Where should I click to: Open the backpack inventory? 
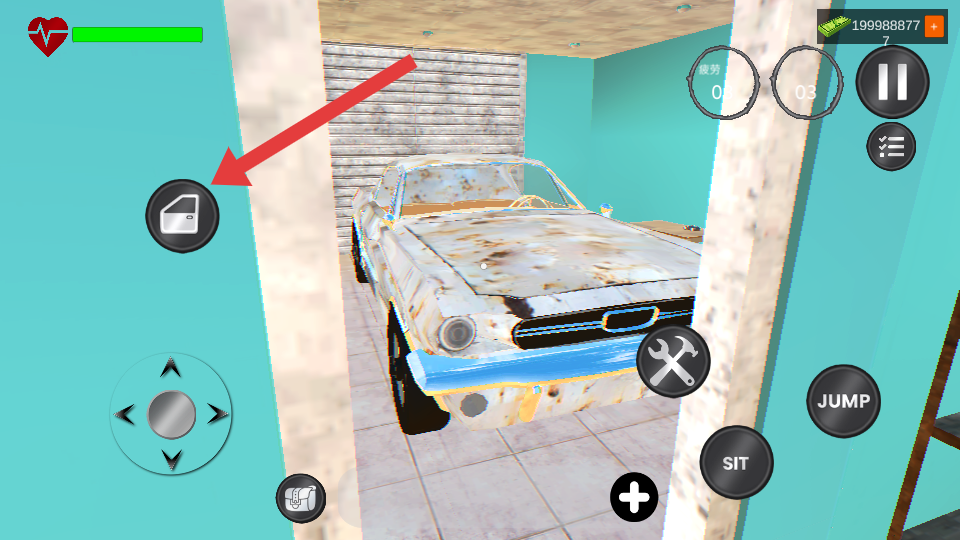click(x=301, y=498)
